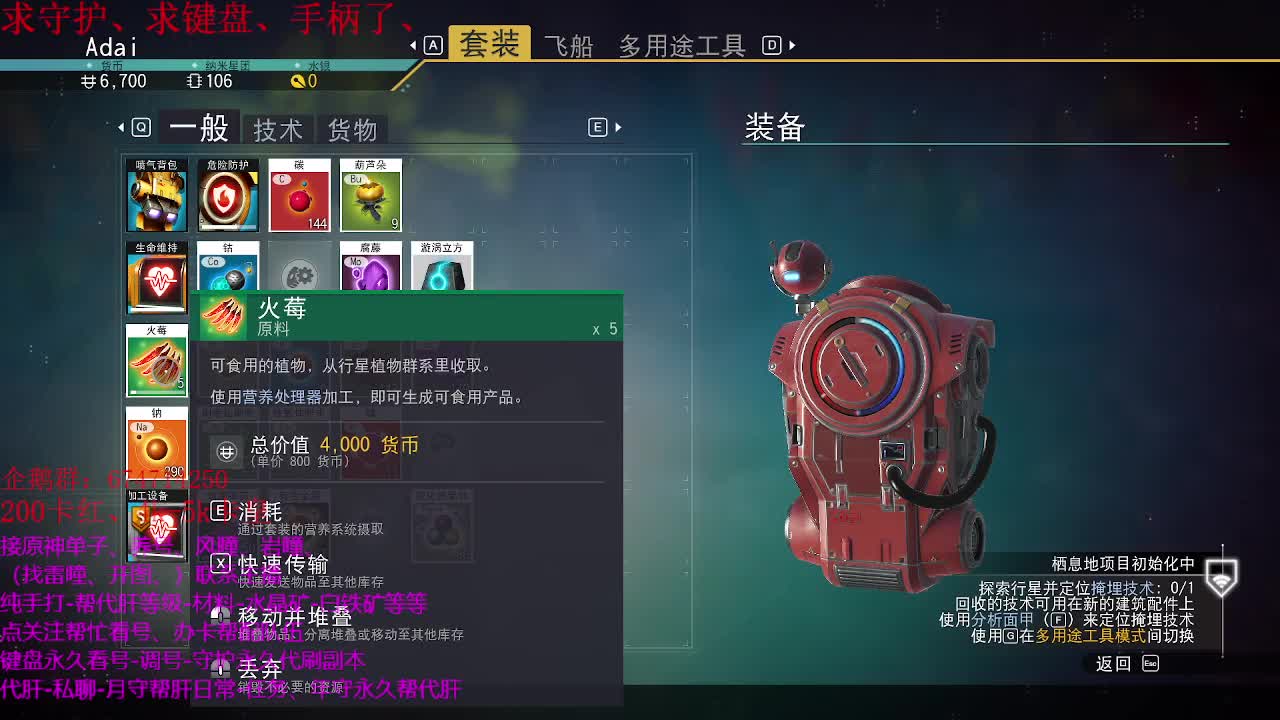
Task: Select the processing device 加工设备 icon
Action: coord(157,520)
